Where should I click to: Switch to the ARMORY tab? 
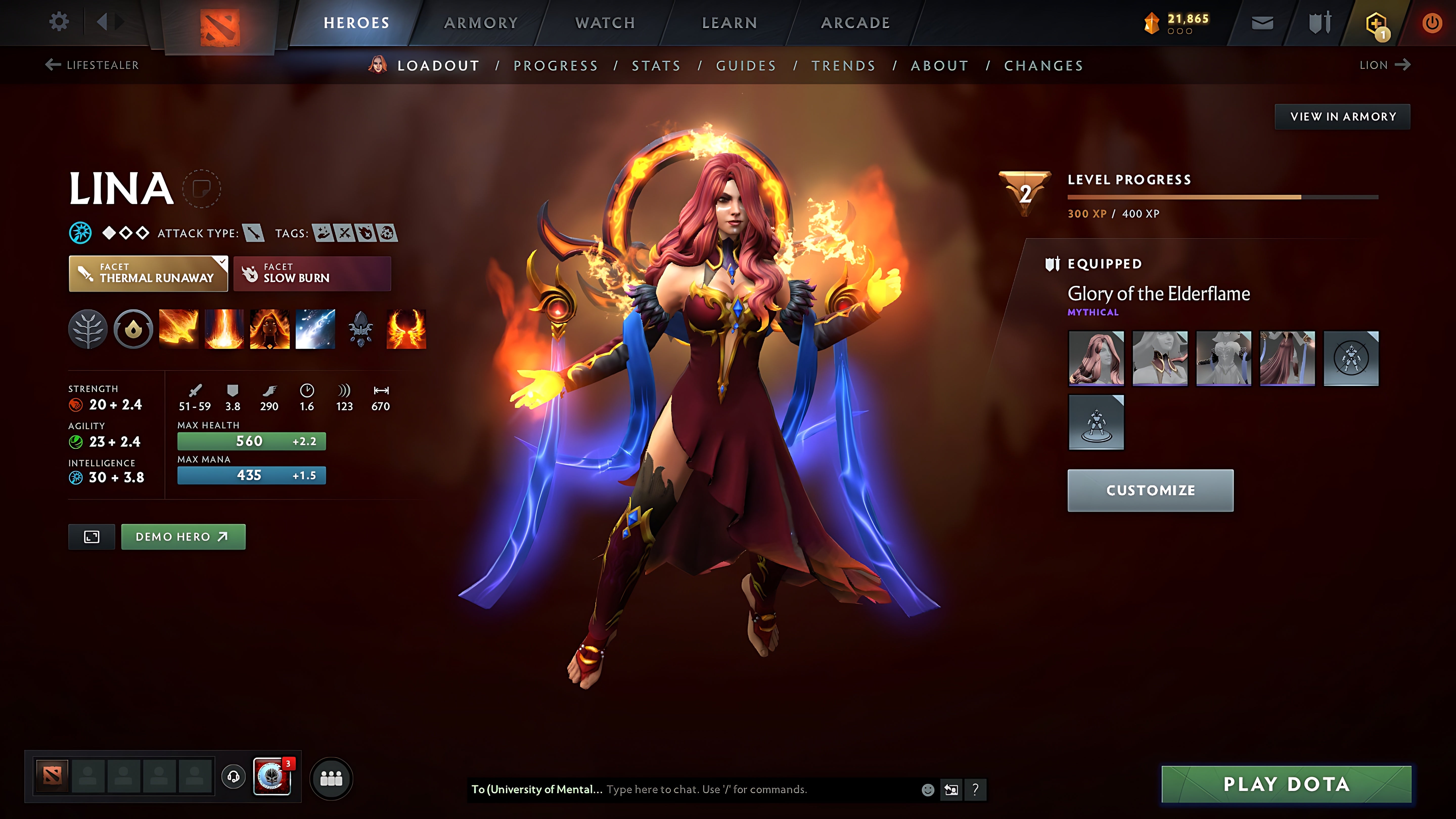pyautogui.click(x=481, y=22)
